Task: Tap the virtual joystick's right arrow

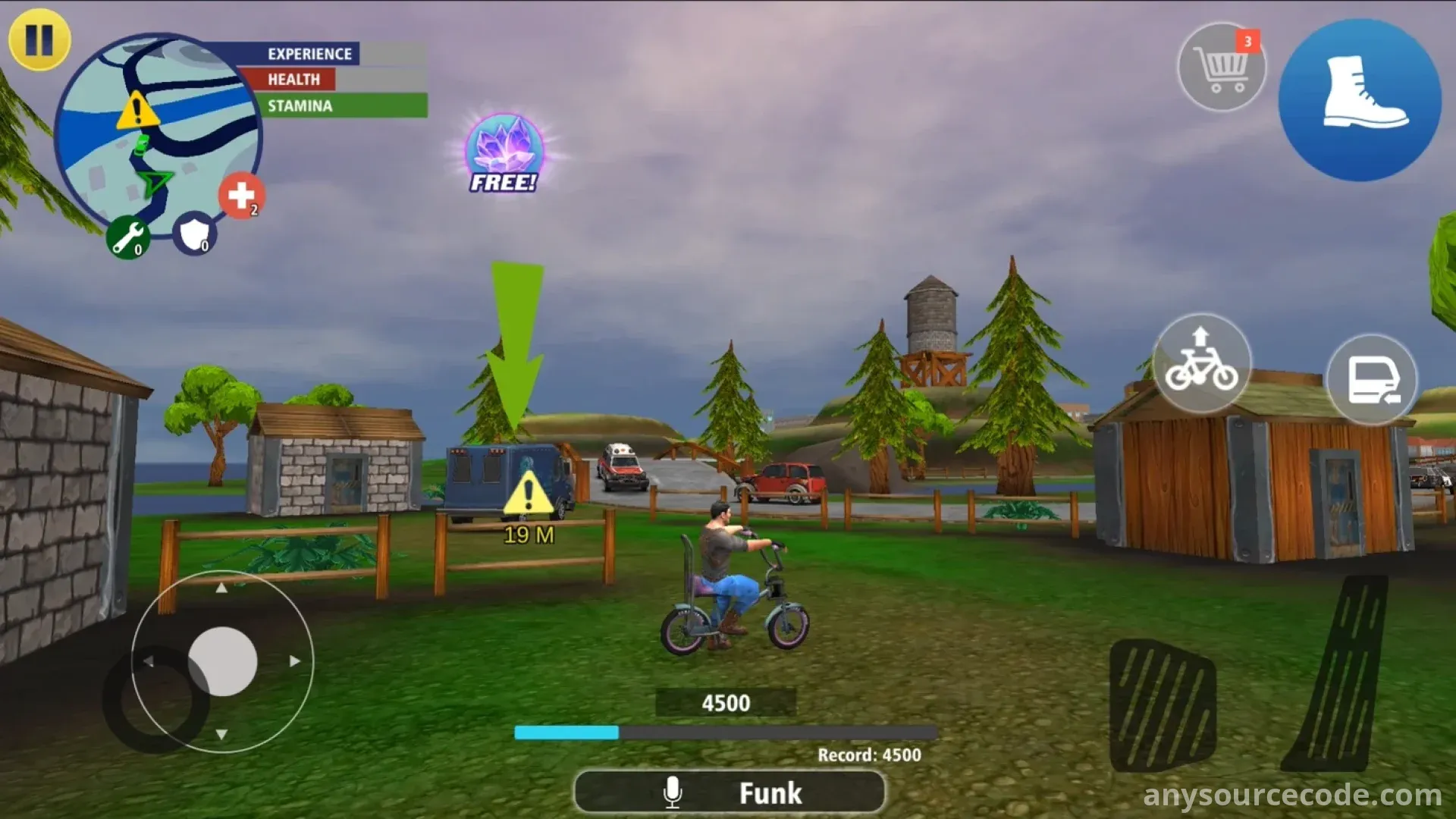Action: [x=294, y=661]
